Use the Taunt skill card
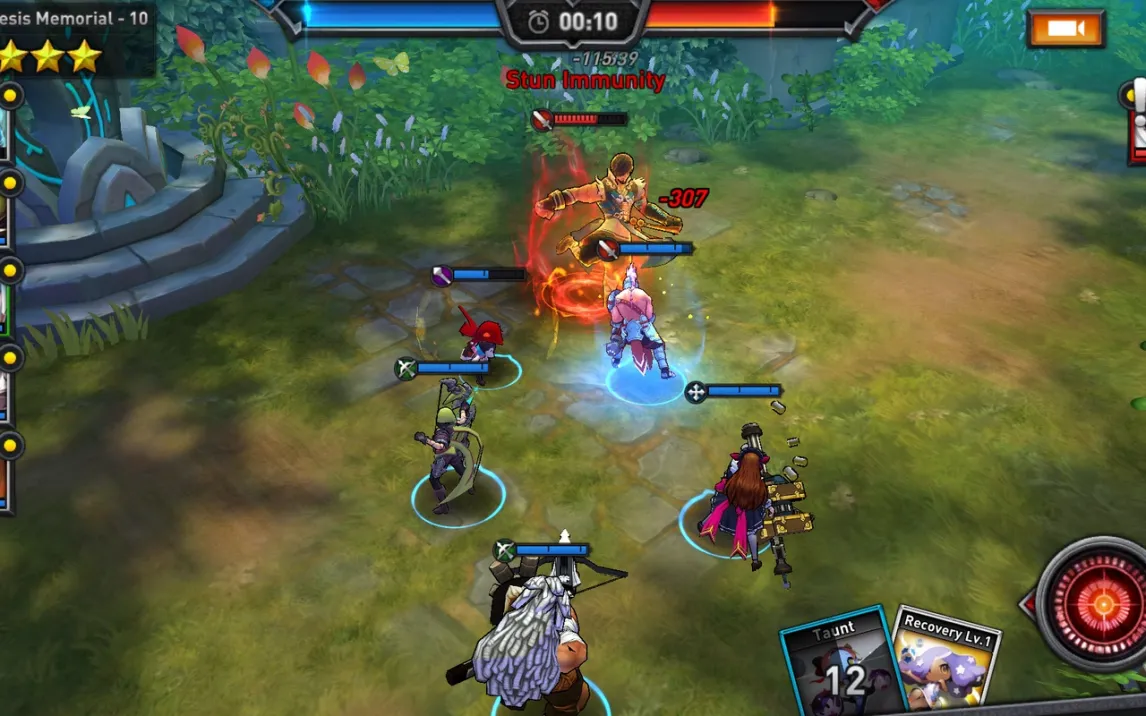The height and width of the screenshot is (716, 1146). coord(836,662)
